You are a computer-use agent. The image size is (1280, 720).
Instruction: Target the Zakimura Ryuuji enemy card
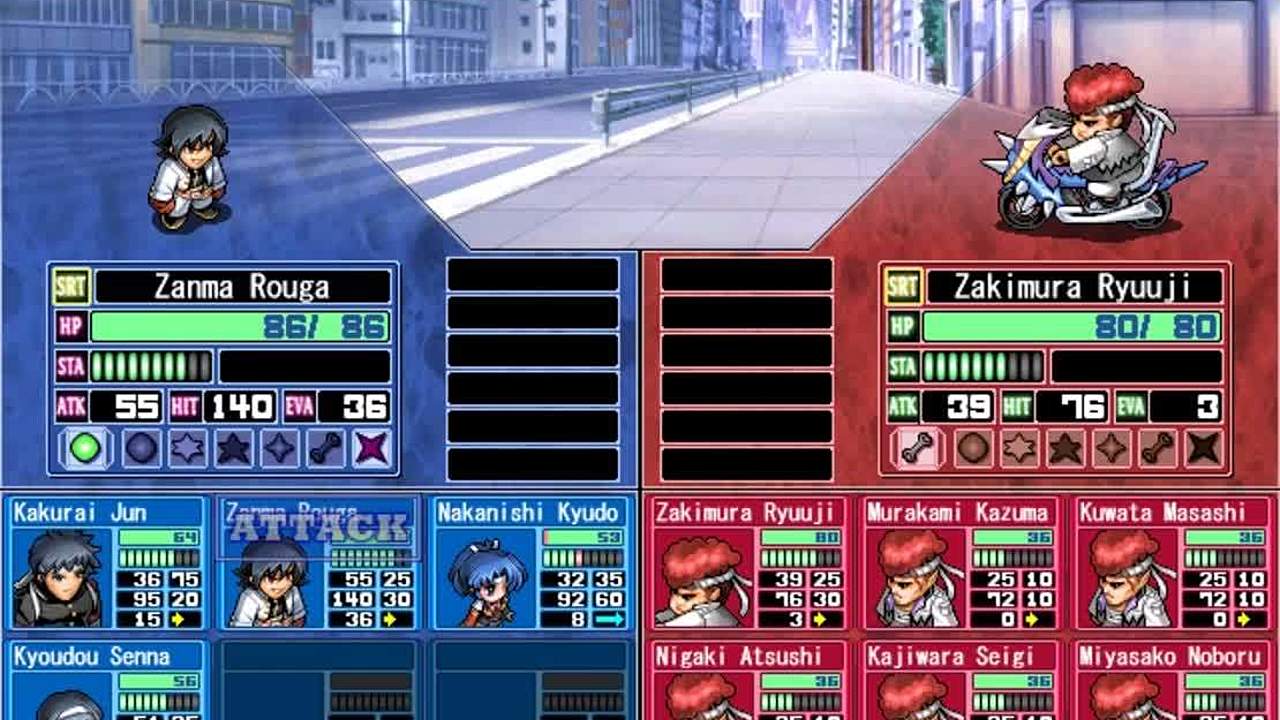pos(746,563)
